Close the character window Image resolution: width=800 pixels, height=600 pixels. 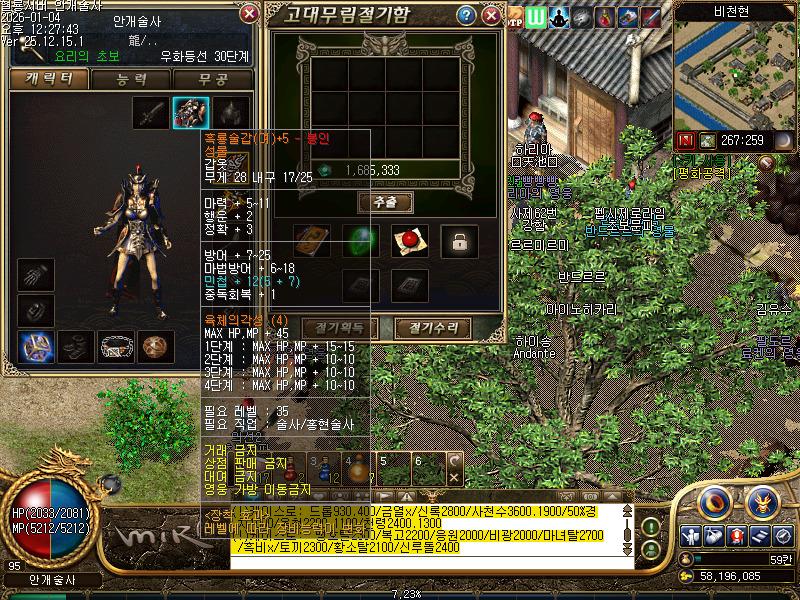click(x=249, y=14)
